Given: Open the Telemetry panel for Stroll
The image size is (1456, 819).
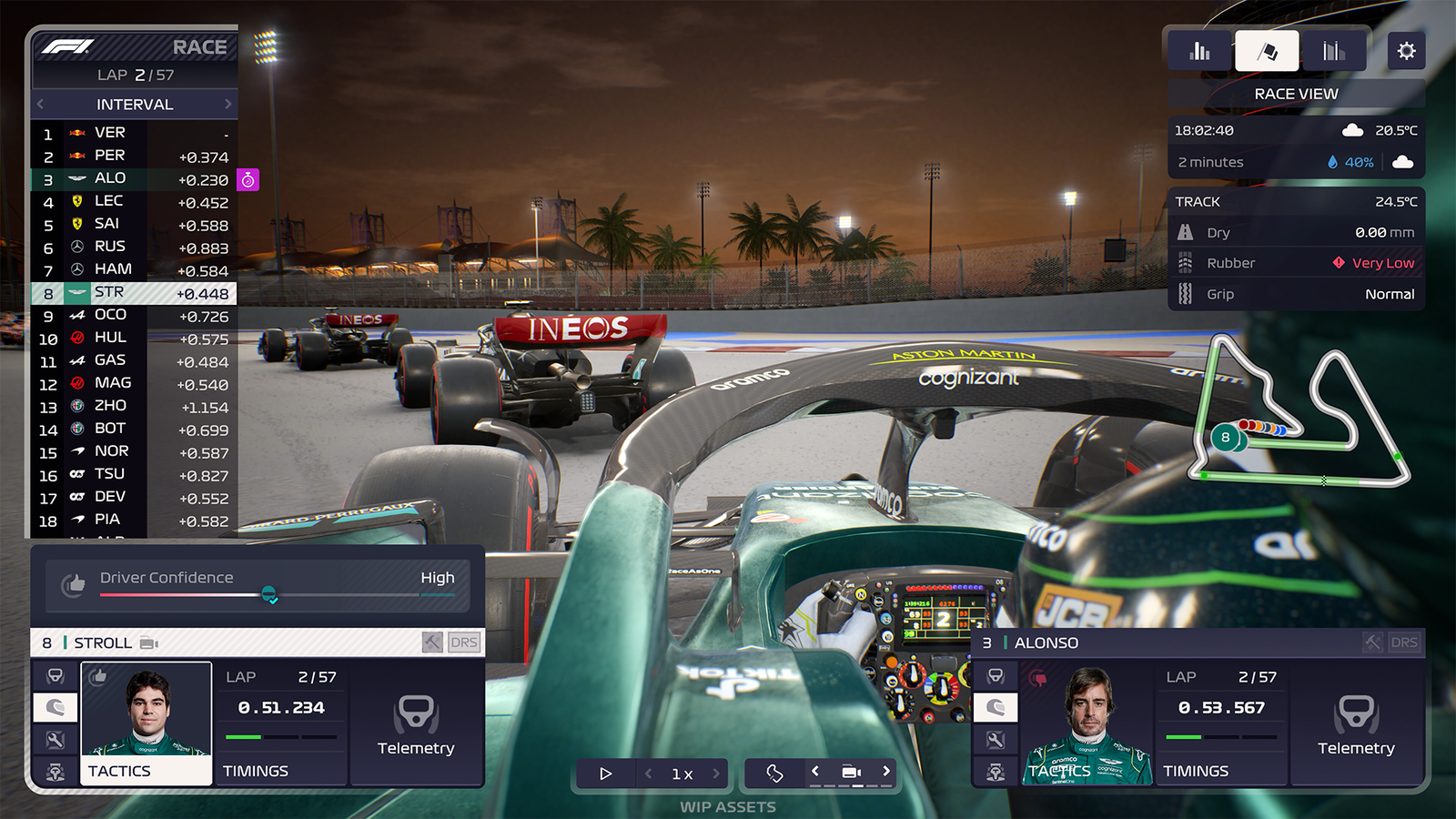Looking at the screenshot, I should point(417,723).
